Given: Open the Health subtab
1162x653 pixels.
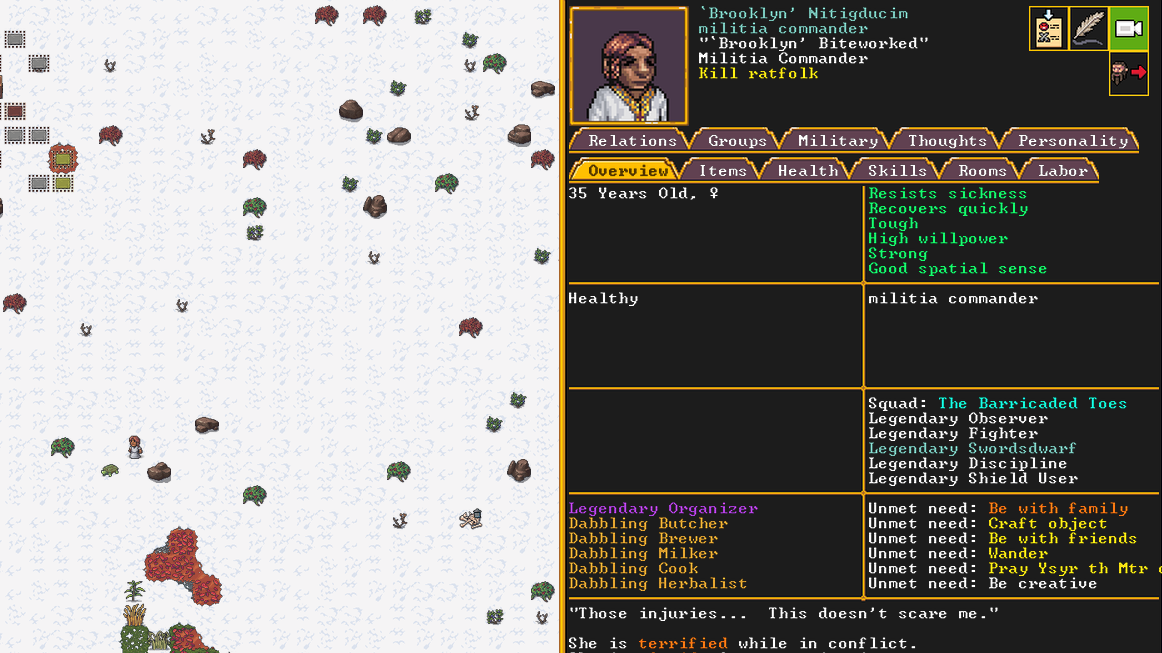Looking at the screenshot, I should tap(807, 171).
